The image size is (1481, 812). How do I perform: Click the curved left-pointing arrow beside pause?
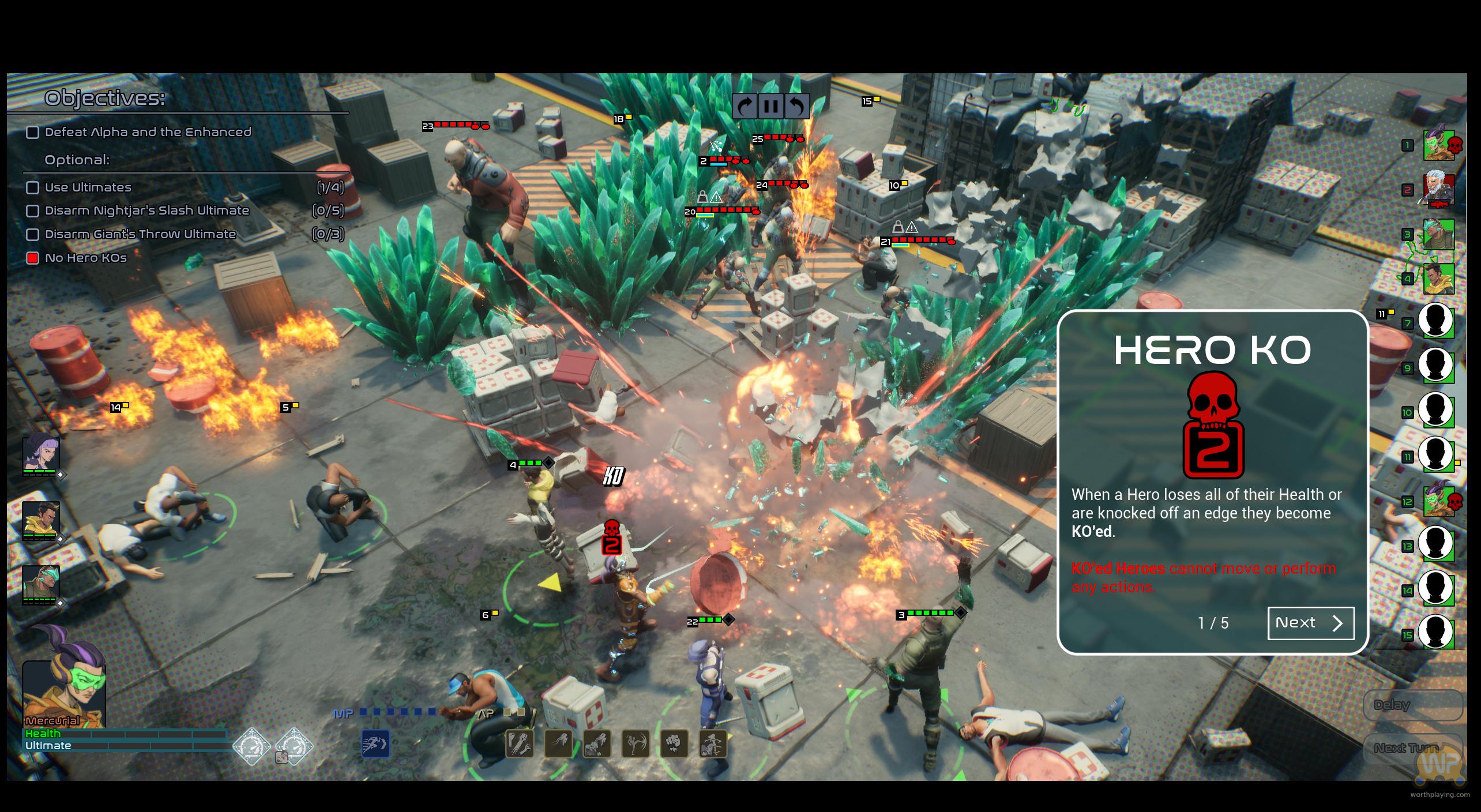pos(797,106)
